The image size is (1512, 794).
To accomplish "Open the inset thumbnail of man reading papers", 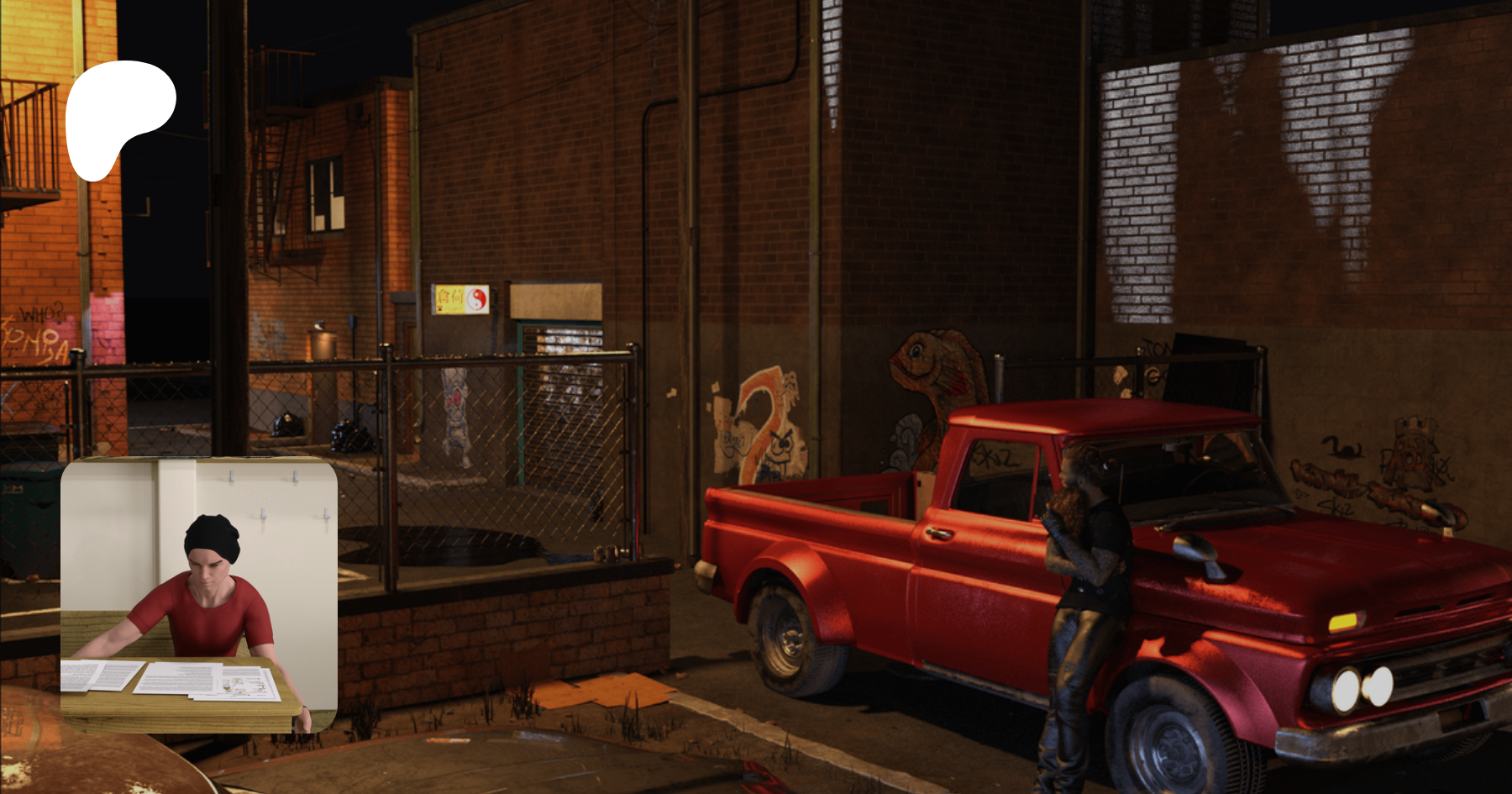I will 199,595.
